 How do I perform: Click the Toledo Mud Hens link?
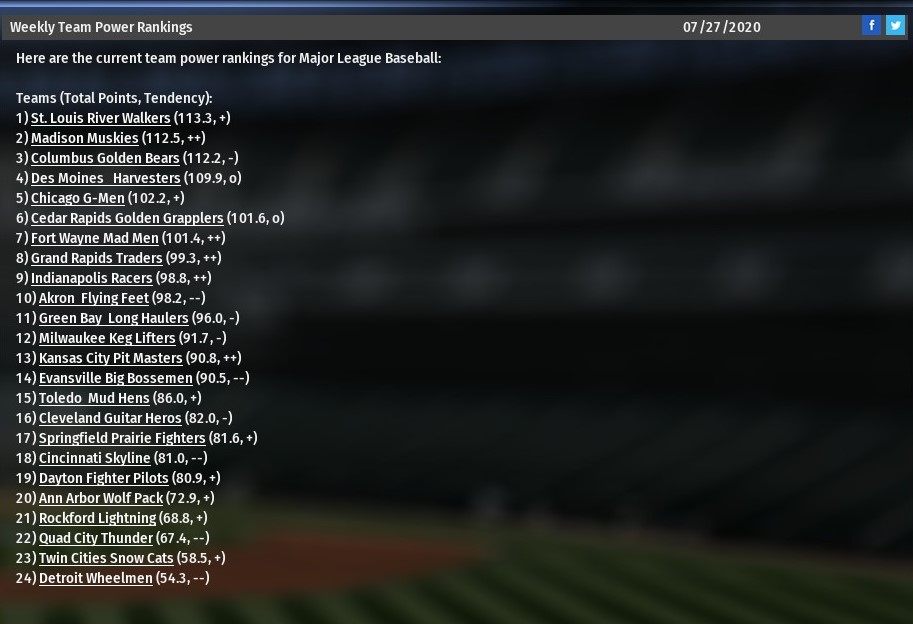(x=94, y=398)
